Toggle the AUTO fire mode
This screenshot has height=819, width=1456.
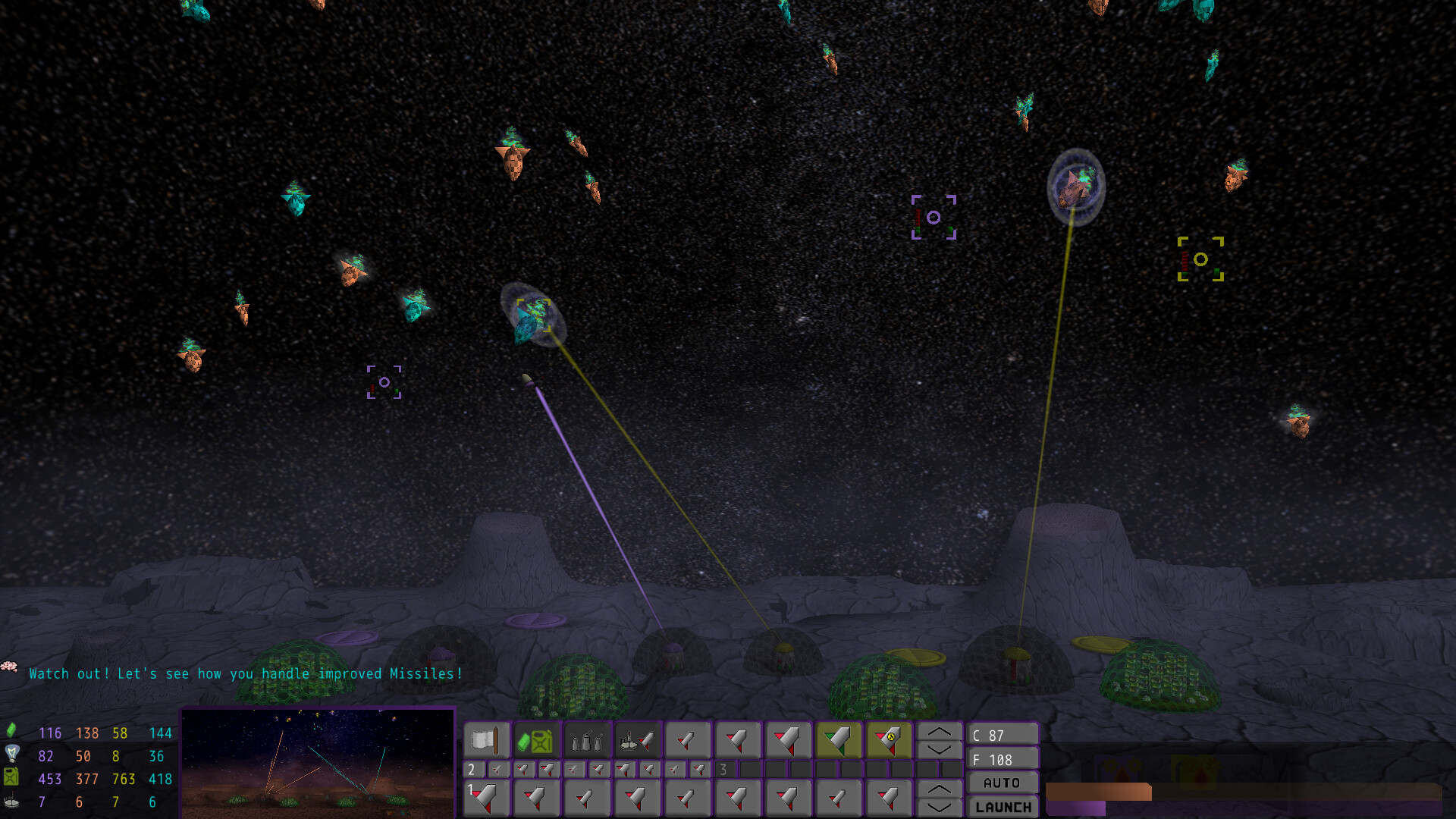tap(1003, 783)
